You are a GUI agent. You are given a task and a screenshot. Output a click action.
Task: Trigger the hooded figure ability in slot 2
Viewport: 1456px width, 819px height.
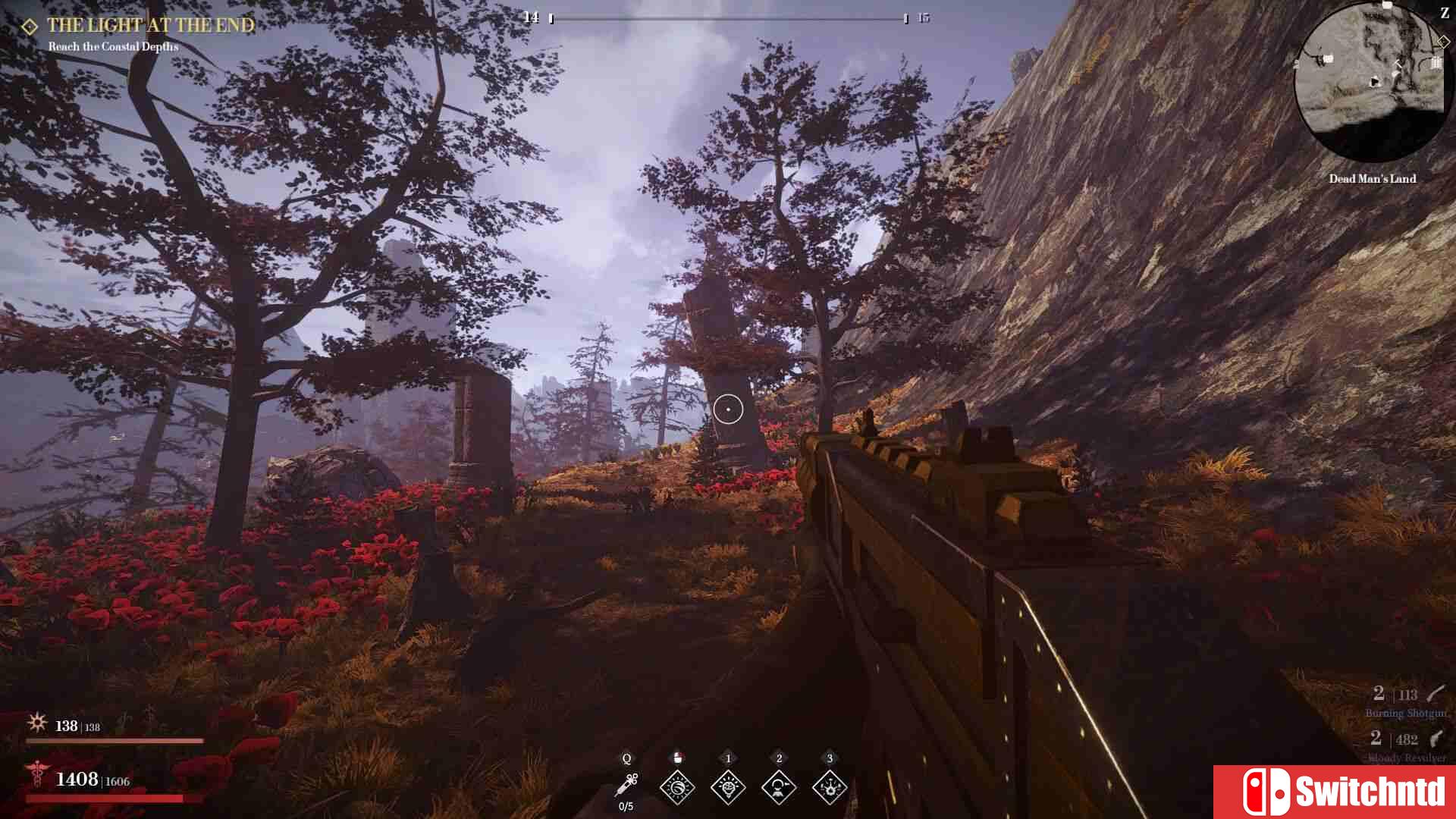(x=778, y=787)
